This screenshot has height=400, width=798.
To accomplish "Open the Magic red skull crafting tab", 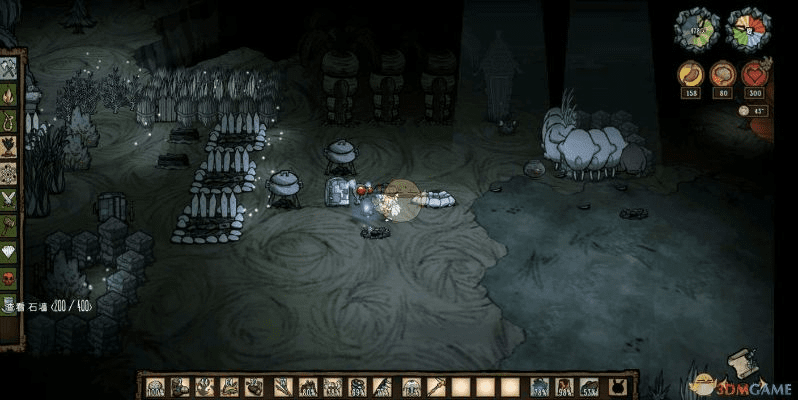I will click(x=10, y=277).
